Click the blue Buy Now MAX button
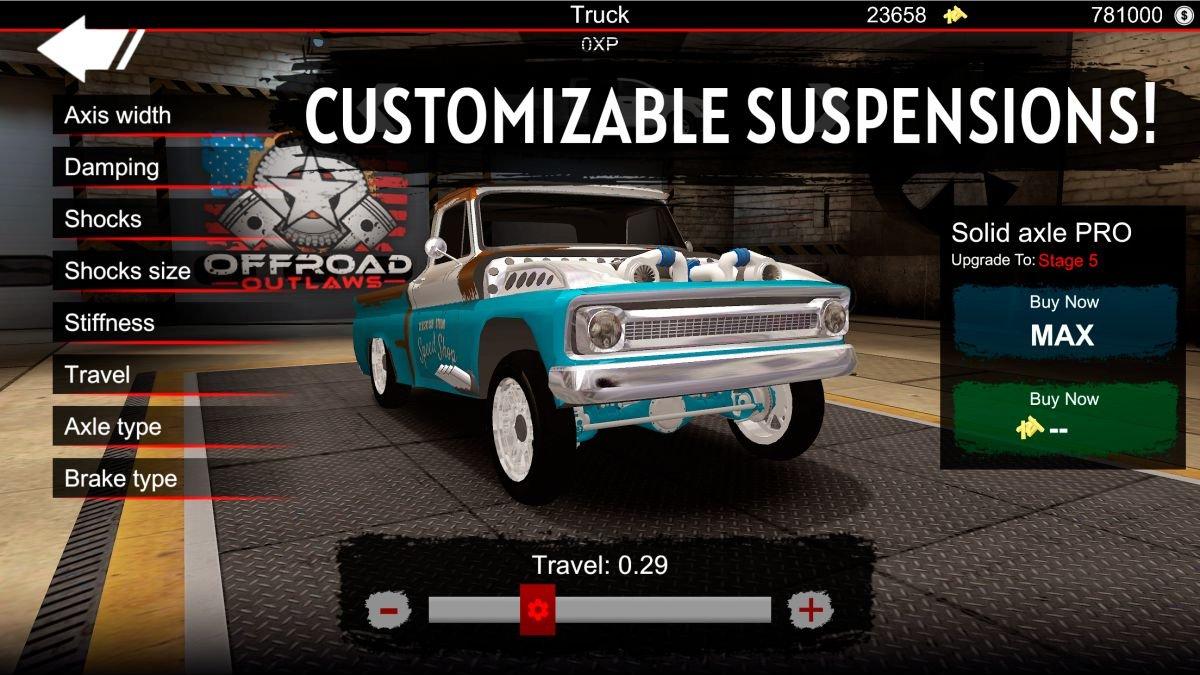 [1063, 322]
